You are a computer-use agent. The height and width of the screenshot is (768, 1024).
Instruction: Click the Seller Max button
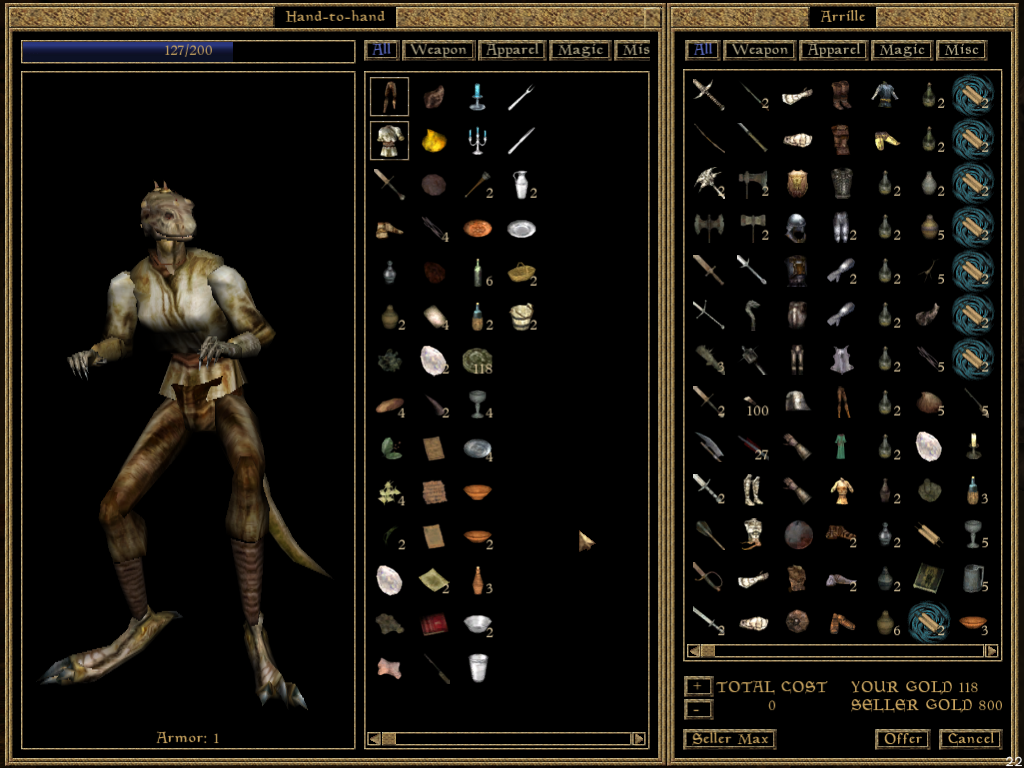coord(730,739)
